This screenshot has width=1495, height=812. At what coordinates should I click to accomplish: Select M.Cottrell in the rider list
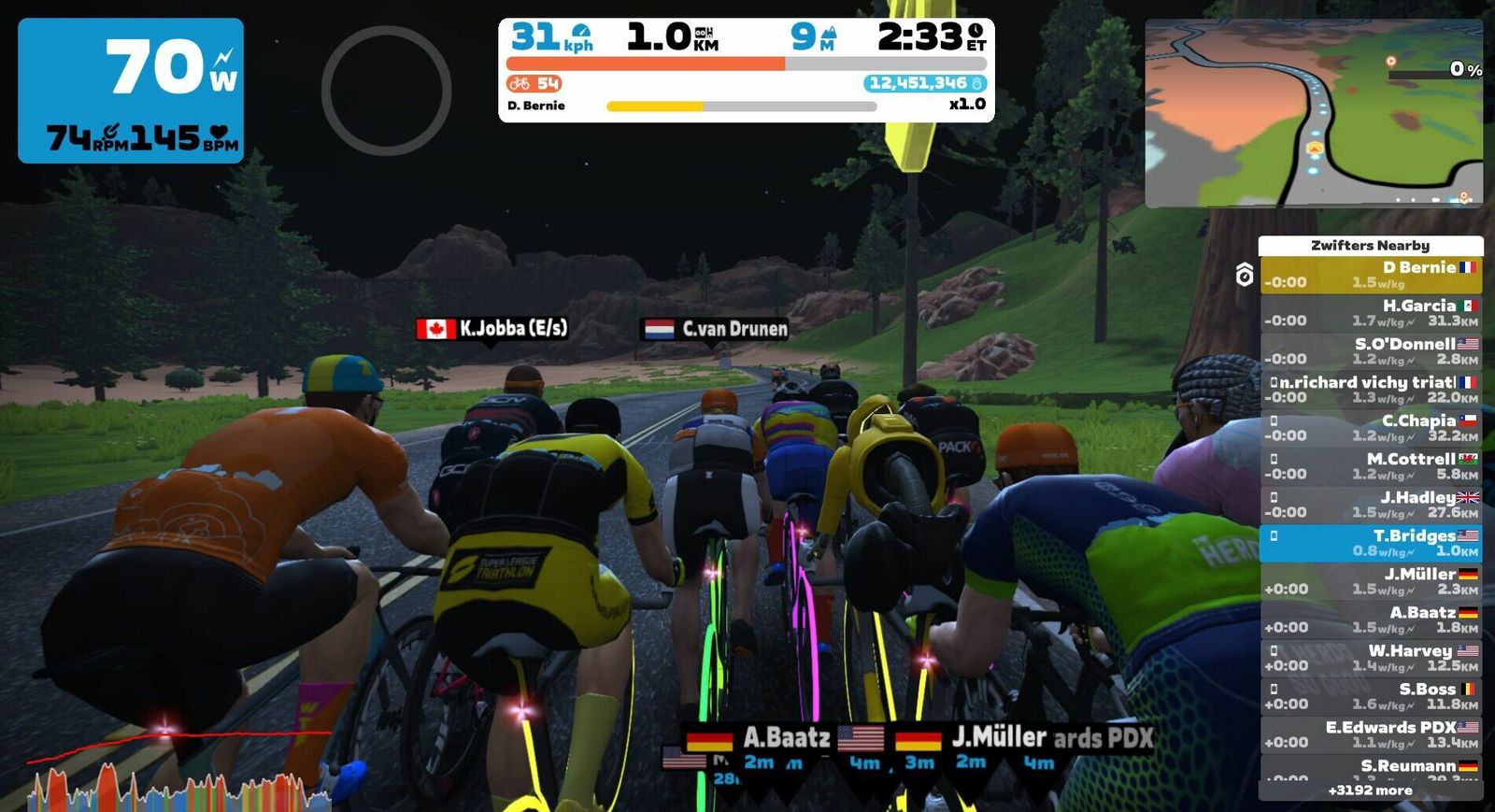click(x=1370, y=466)
